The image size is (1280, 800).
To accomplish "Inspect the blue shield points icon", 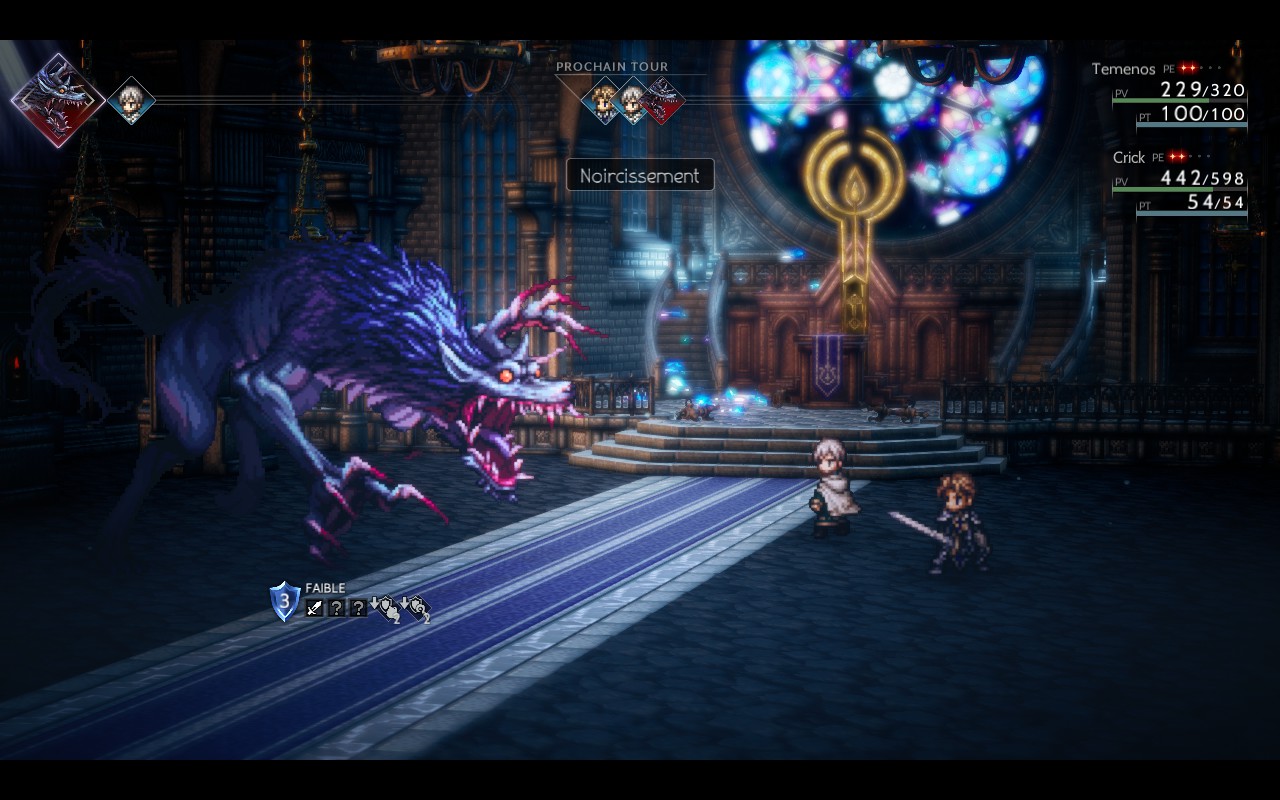I will coord(285,602).
